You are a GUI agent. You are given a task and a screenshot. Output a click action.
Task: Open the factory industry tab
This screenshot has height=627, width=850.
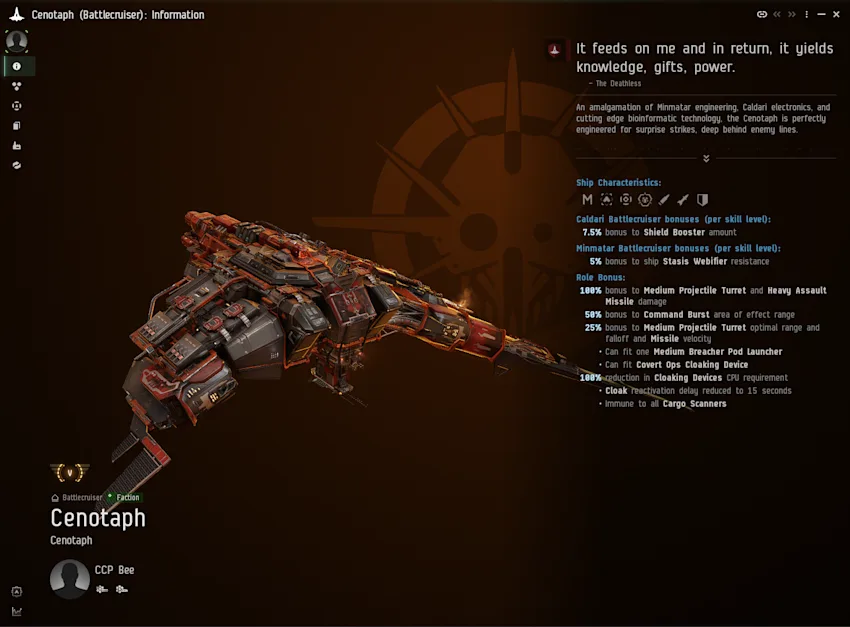pos(17,146)
